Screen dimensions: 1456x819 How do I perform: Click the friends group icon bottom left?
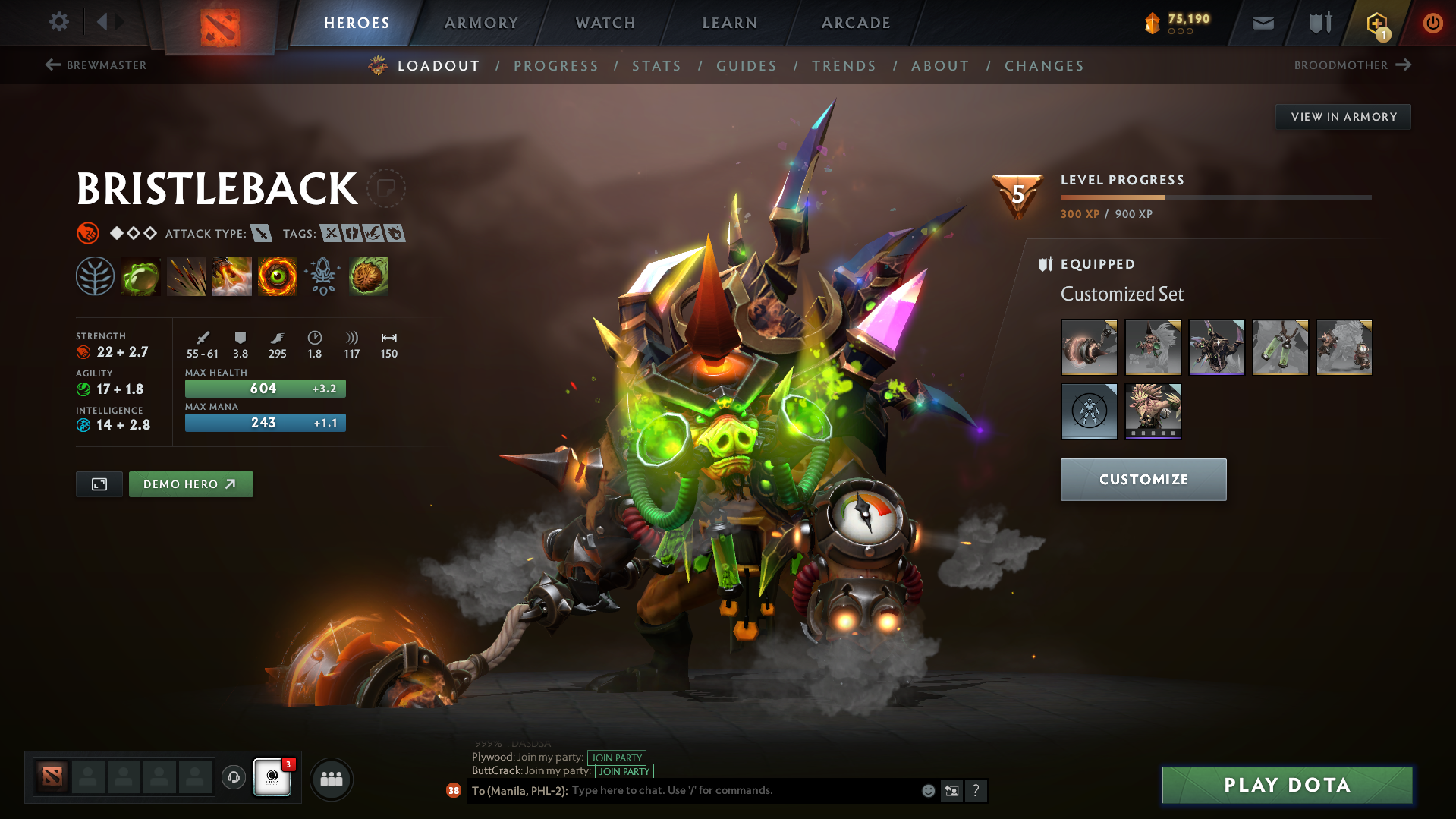(x=331, y=779)
